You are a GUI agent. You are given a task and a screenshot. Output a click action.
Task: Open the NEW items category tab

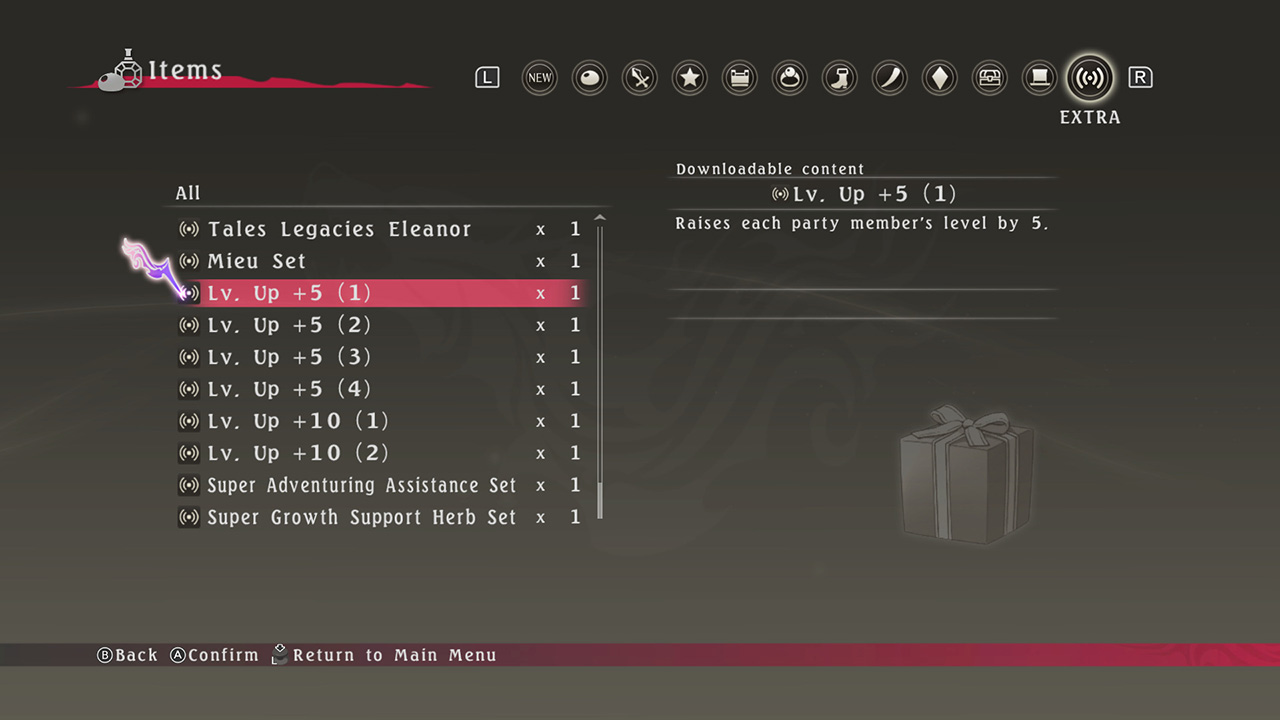click(539, 77)
